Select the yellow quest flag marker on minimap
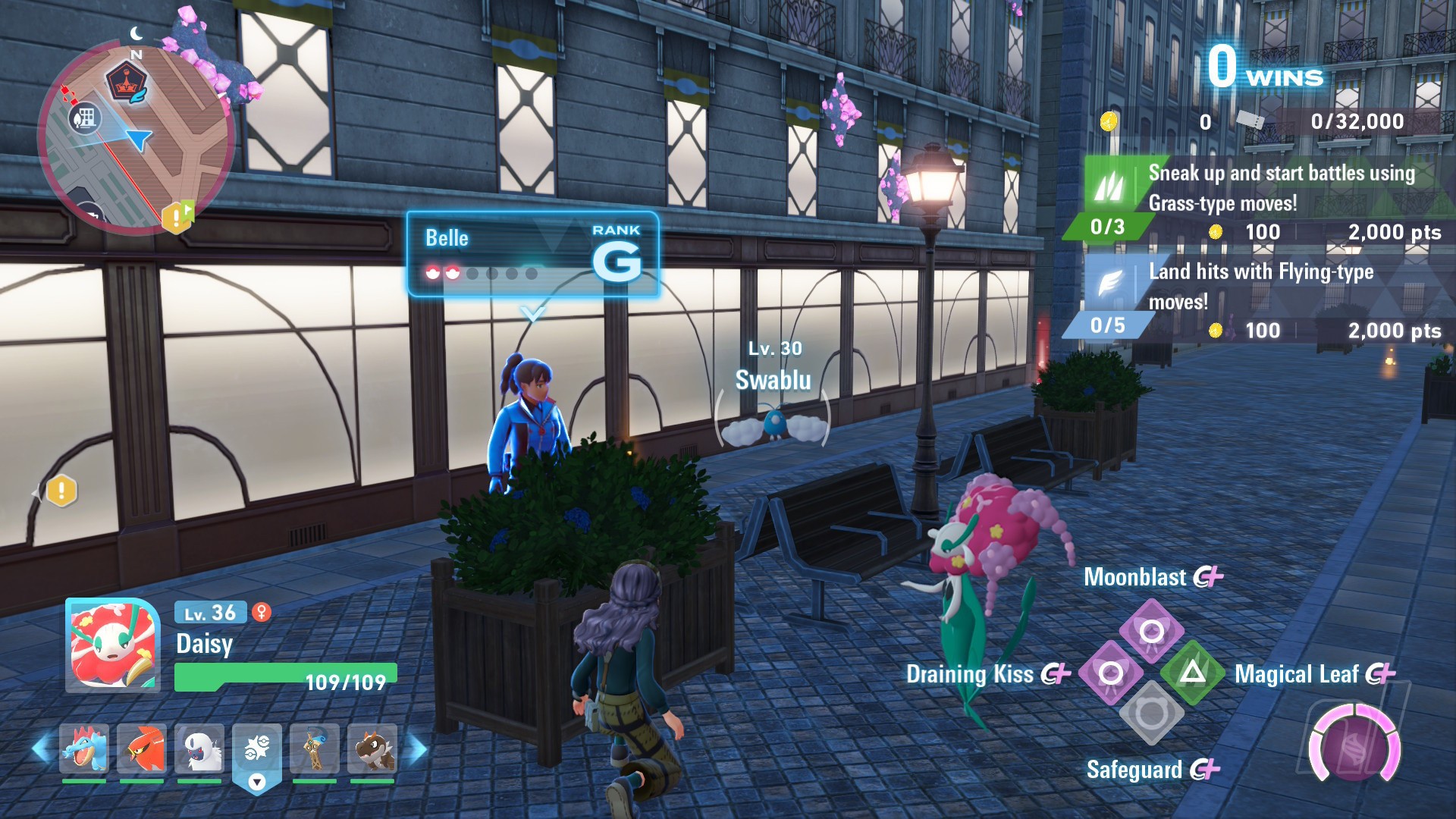 (x=177, y=218)
